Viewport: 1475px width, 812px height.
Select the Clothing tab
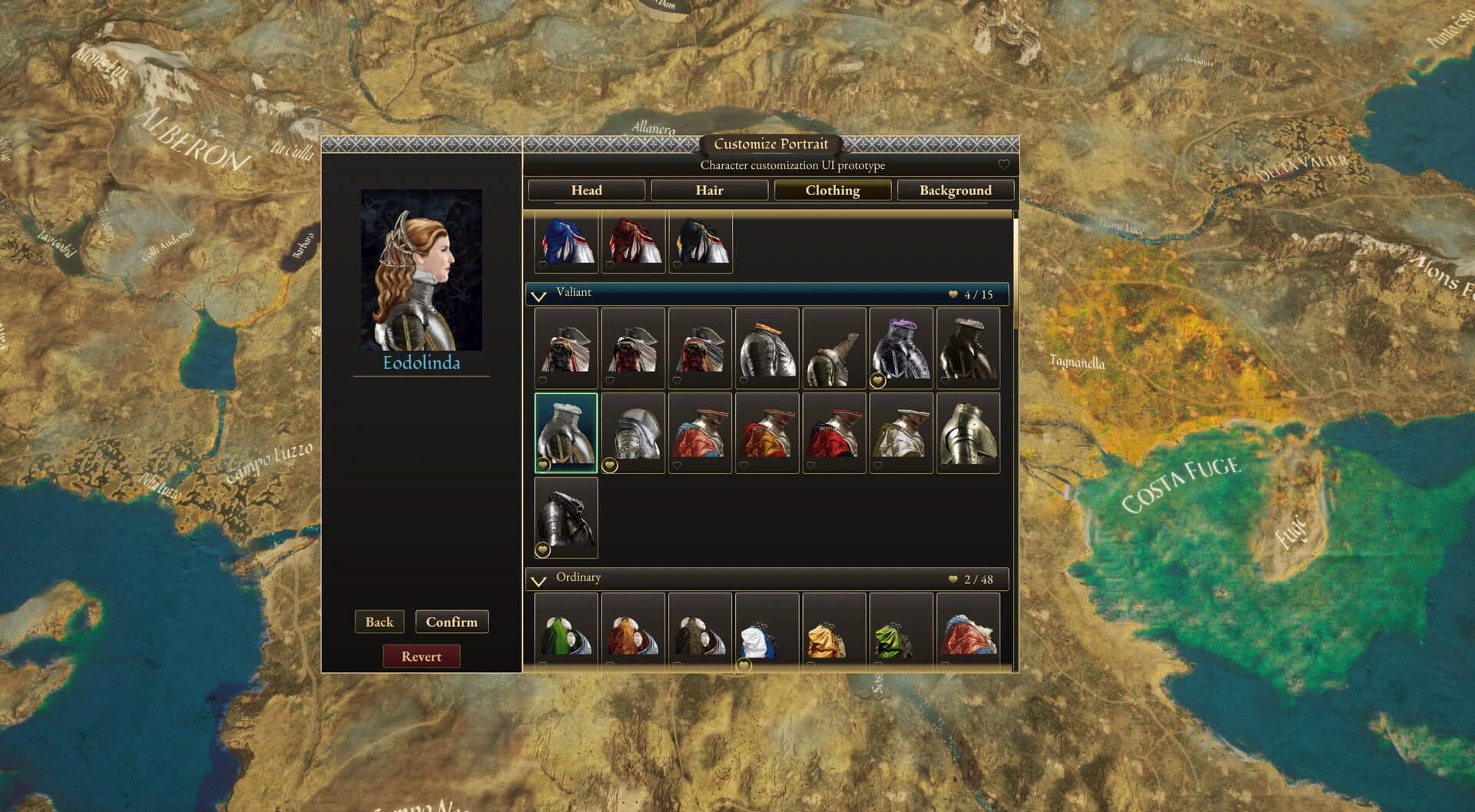(834, 190)
